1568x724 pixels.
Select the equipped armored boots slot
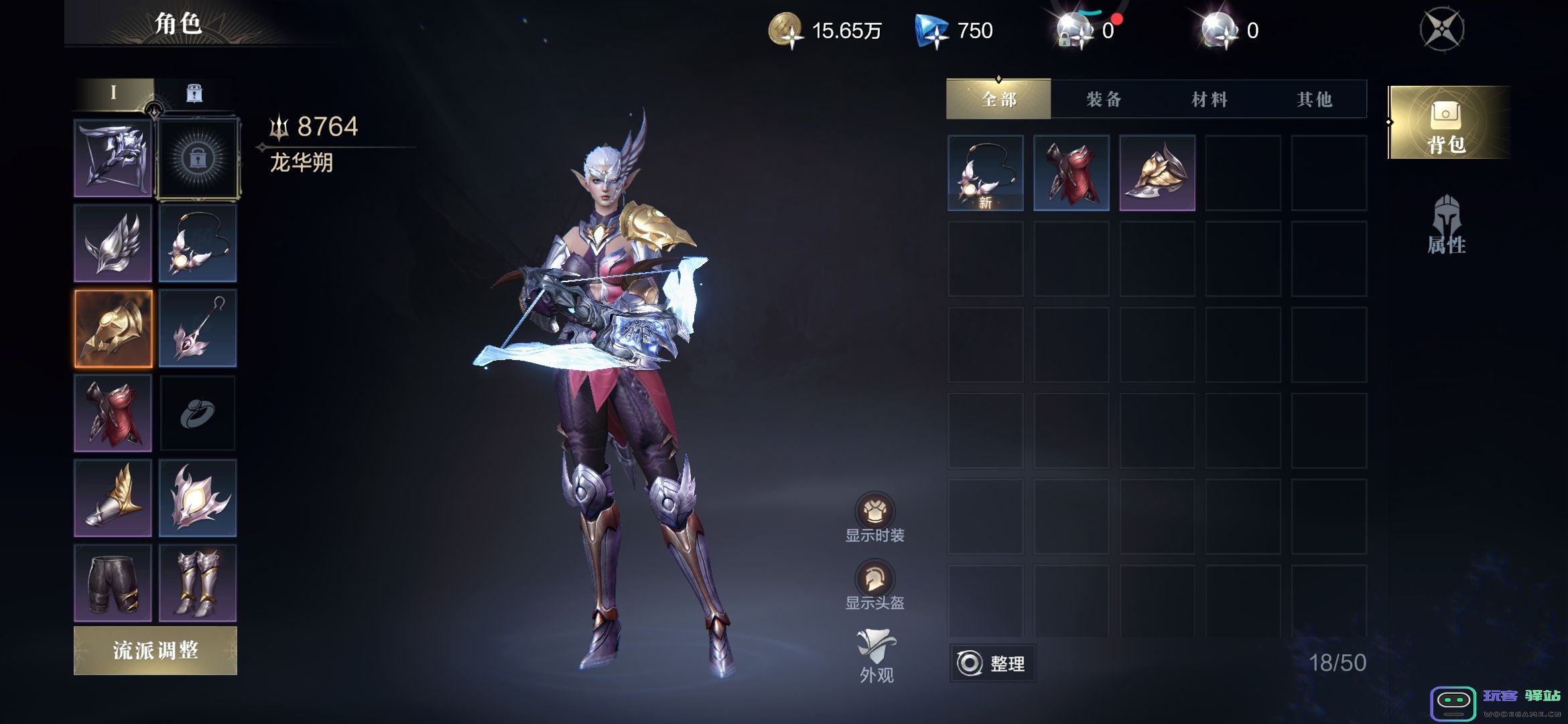click(198, 583)
